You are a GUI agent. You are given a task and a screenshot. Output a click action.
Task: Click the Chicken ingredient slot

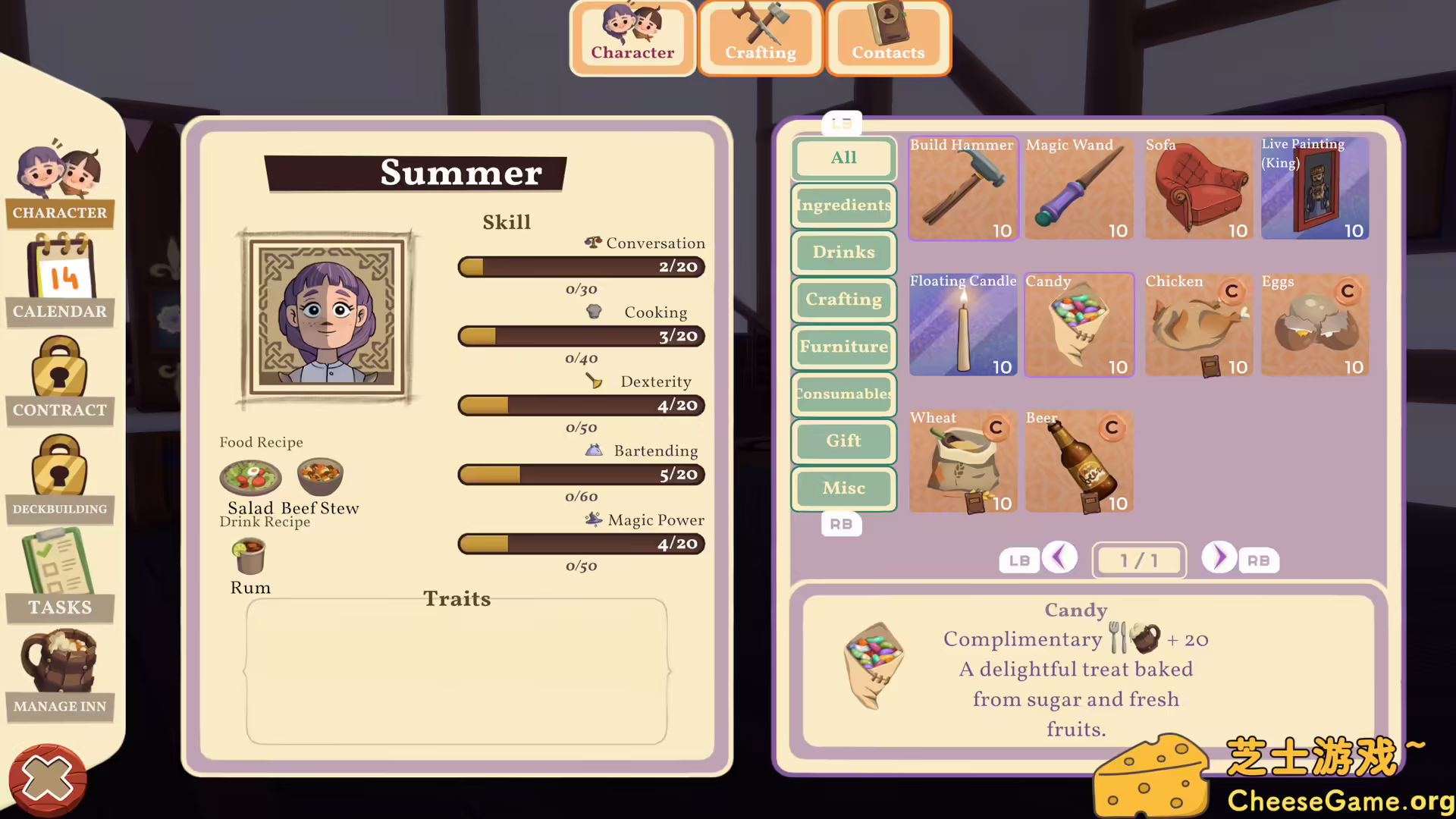click(x=1199, y=325)
